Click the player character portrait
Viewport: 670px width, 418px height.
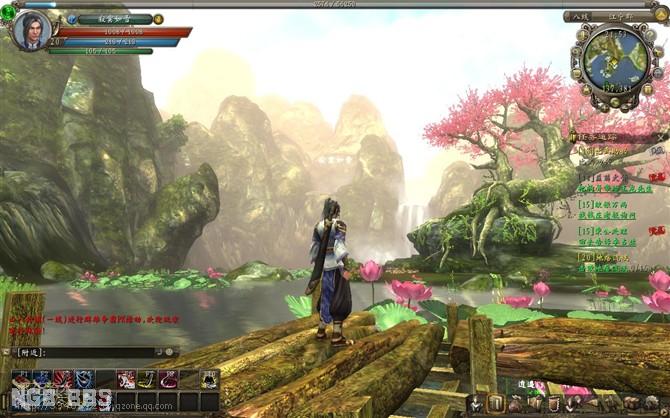click(29, 30)
